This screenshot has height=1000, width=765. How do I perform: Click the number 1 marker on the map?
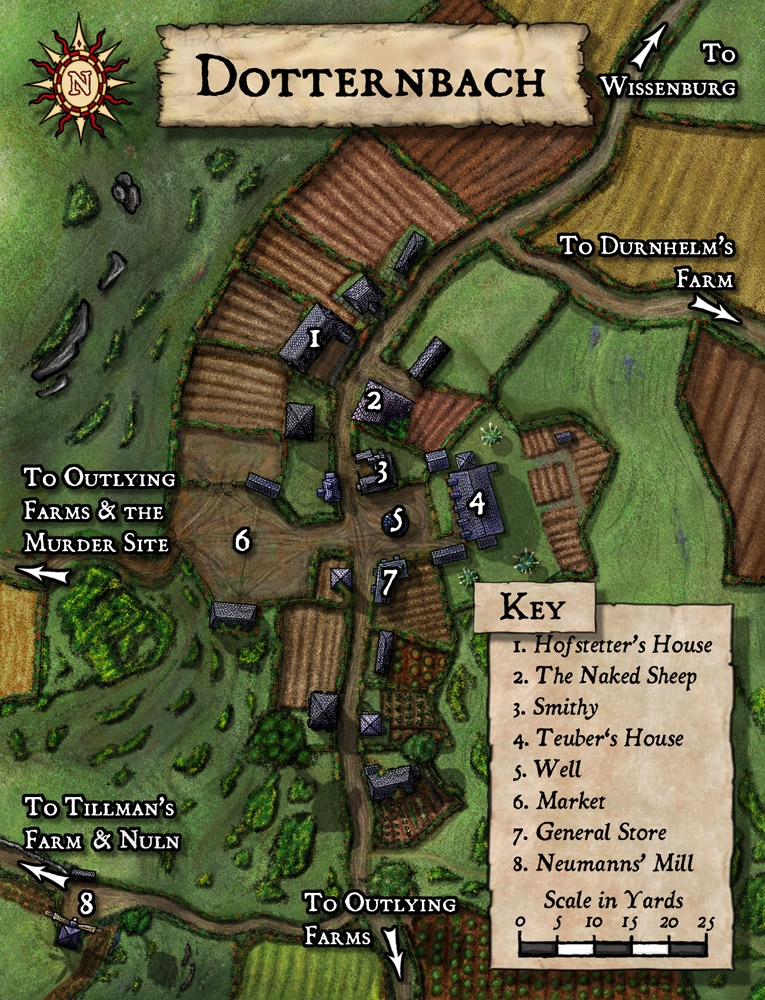click(315, 338)
